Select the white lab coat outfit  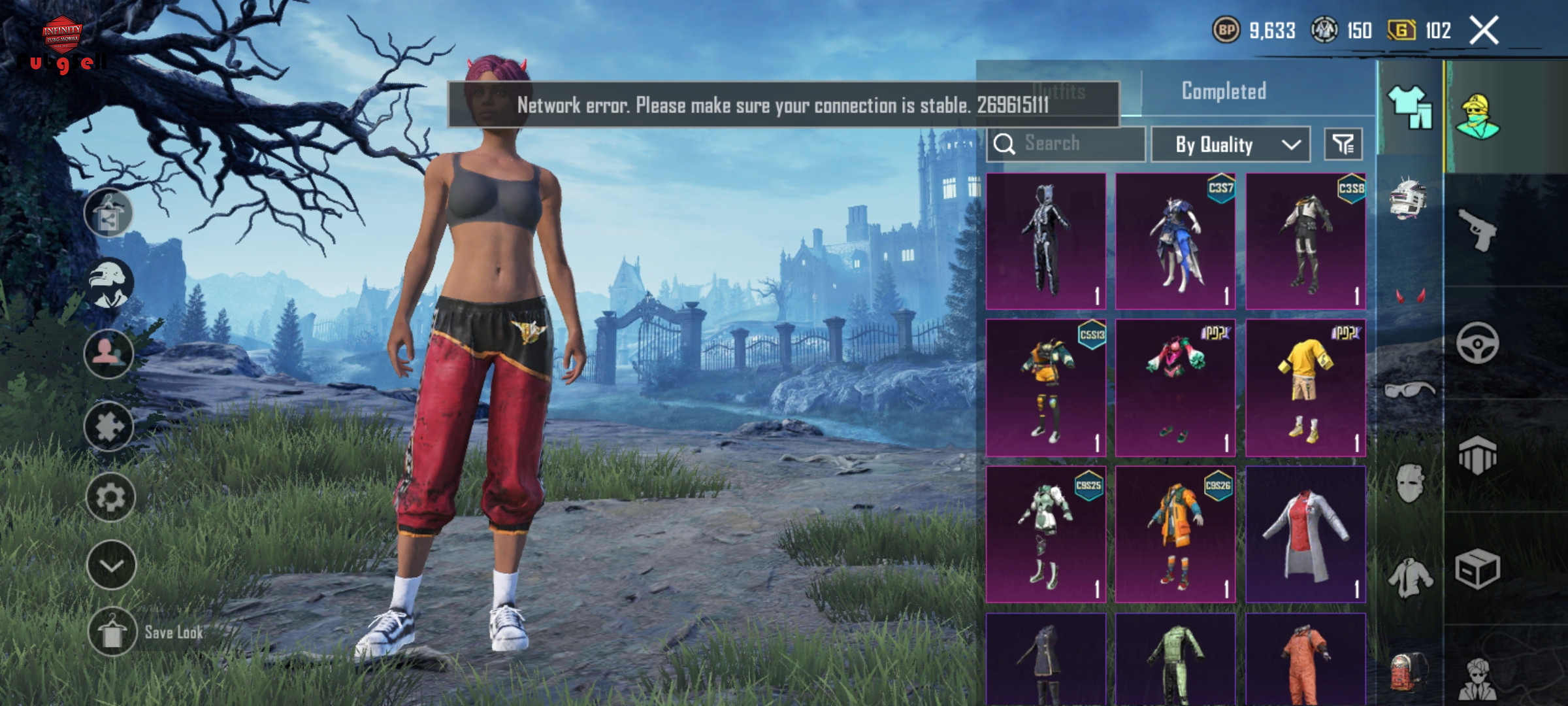coord(1305,534)
